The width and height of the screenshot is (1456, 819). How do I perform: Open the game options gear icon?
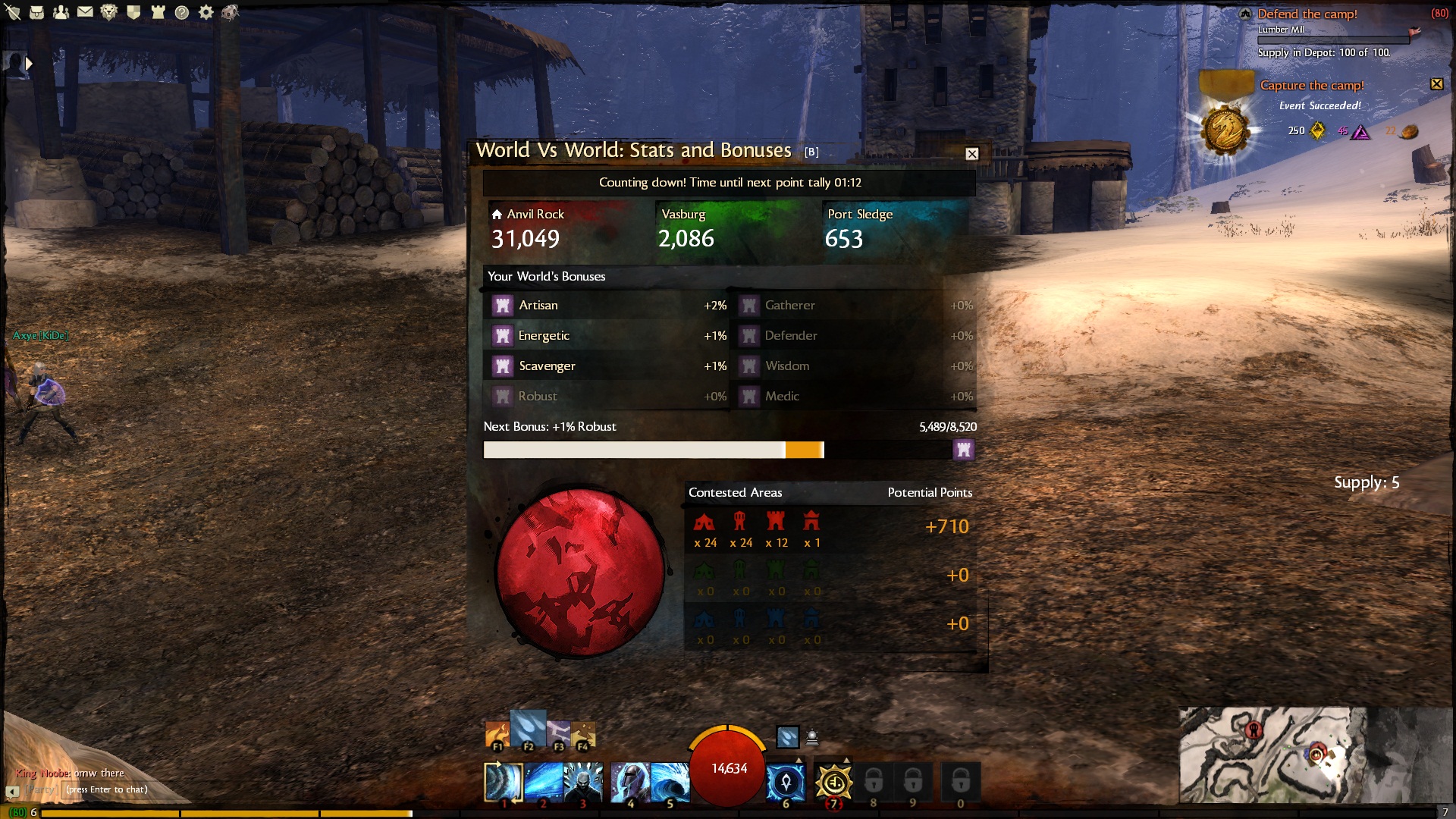tap(206, 12)
